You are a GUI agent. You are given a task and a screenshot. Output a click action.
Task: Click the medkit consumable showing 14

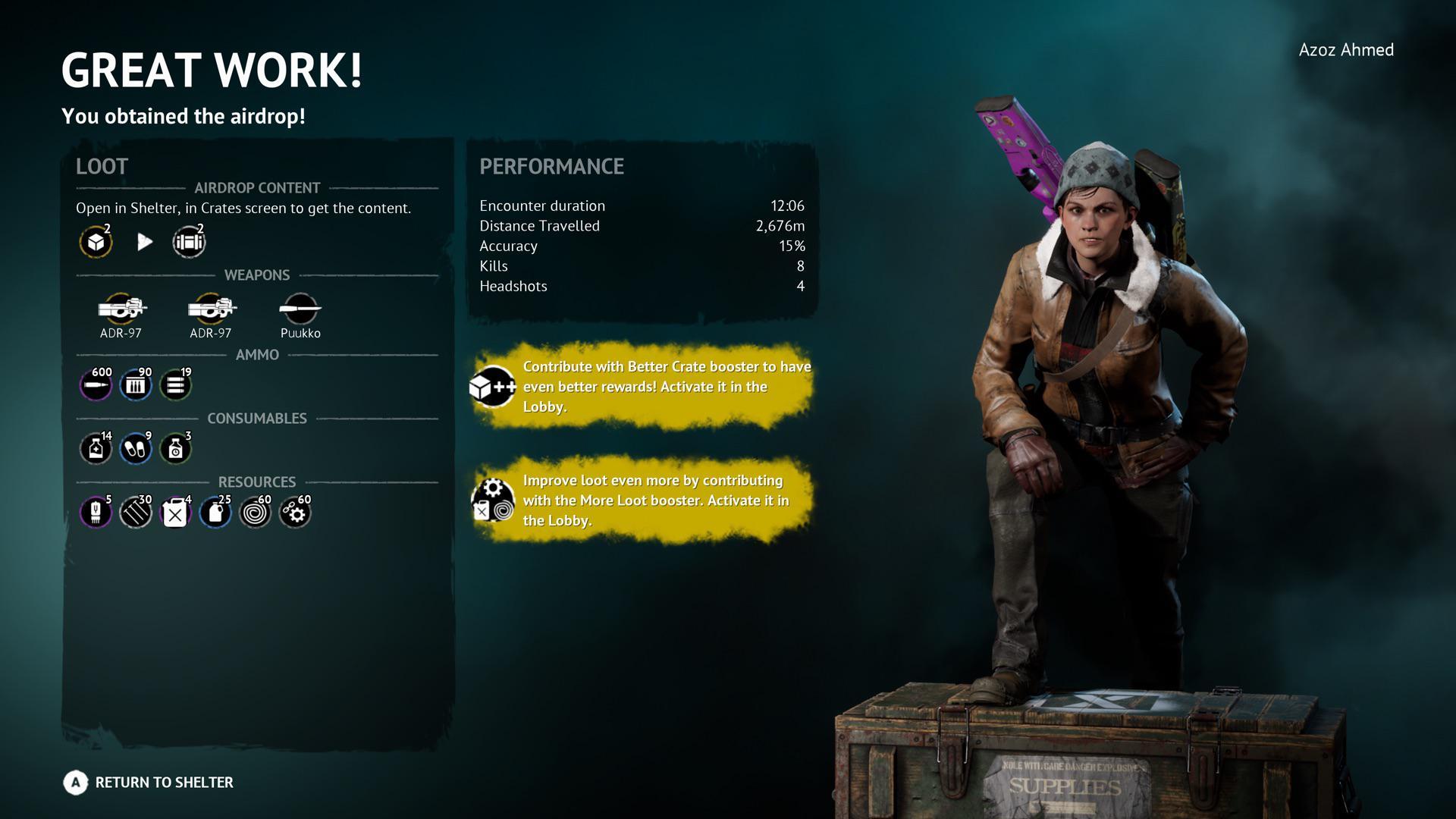pos(96,448)
